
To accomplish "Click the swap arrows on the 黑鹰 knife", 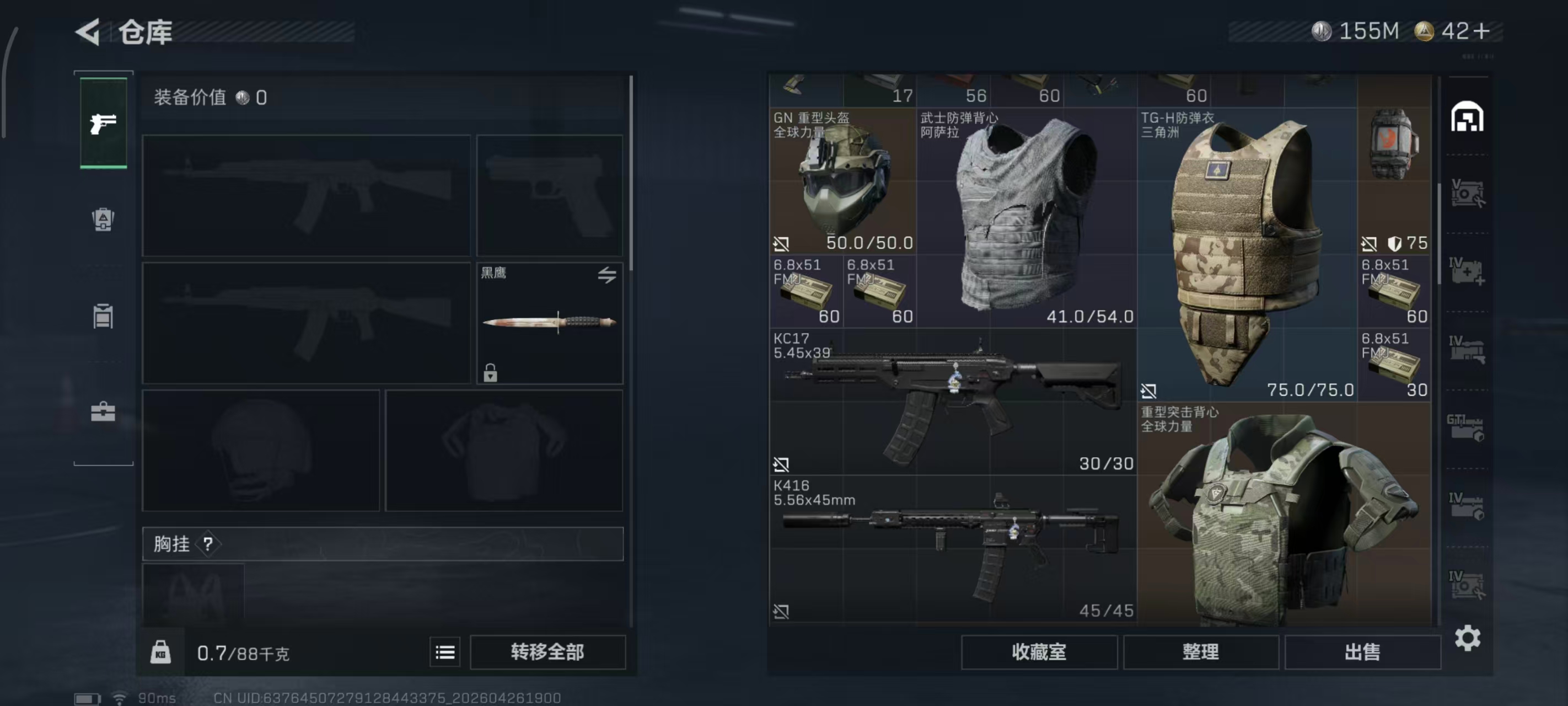I will tap(607, 275).
